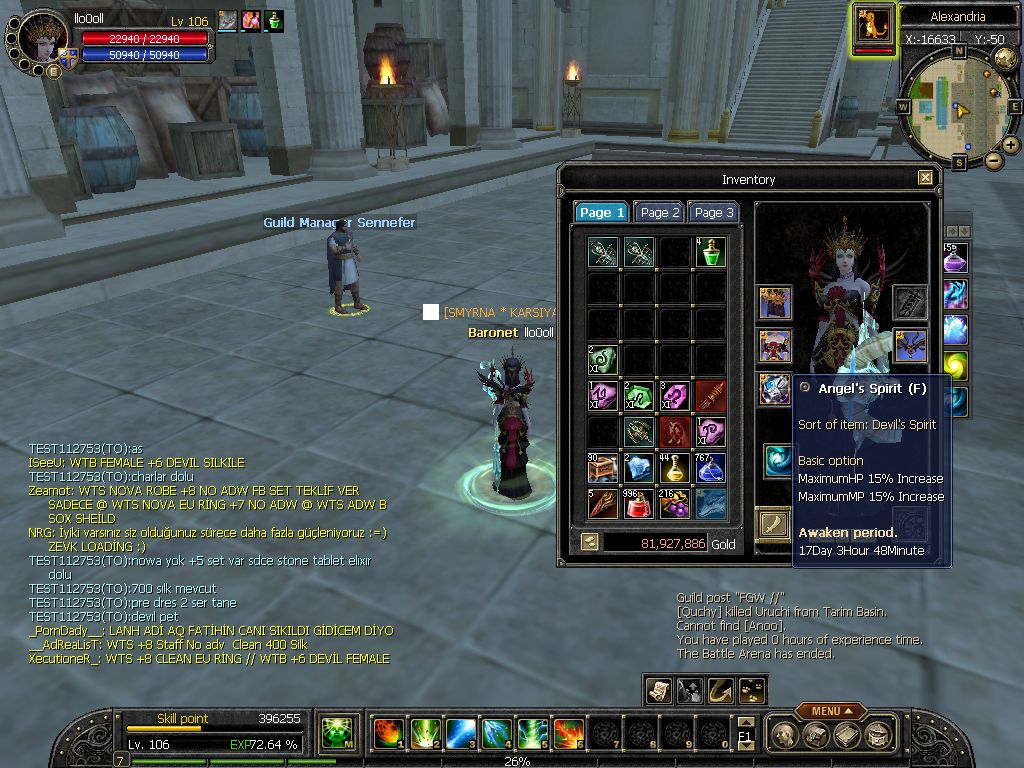Open the world map globe button
Viewport: 1024px width, 768px height.
tap(1005, 59)
